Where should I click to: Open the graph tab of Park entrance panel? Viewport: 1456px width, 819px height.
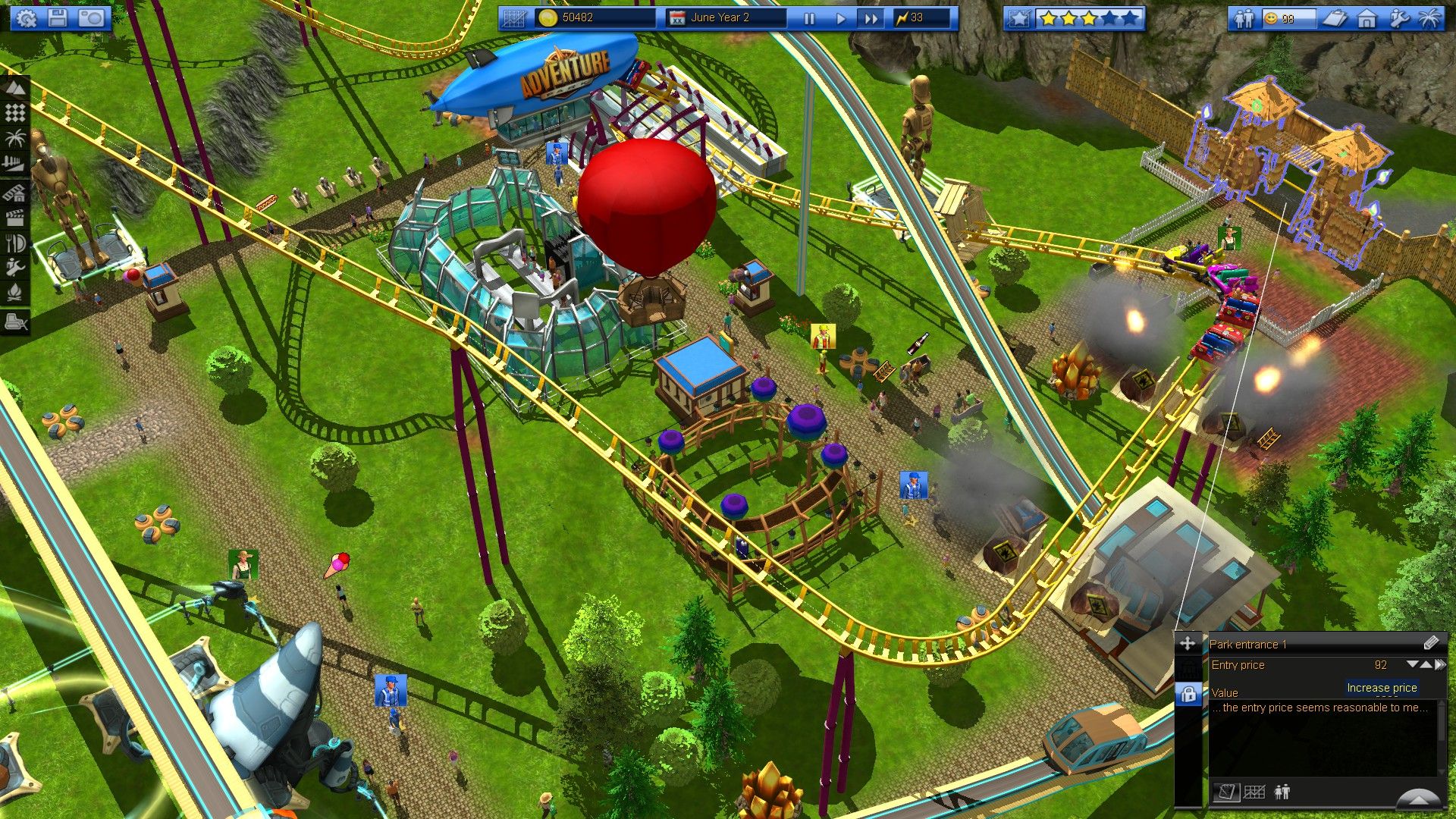tap(1254, 792)
